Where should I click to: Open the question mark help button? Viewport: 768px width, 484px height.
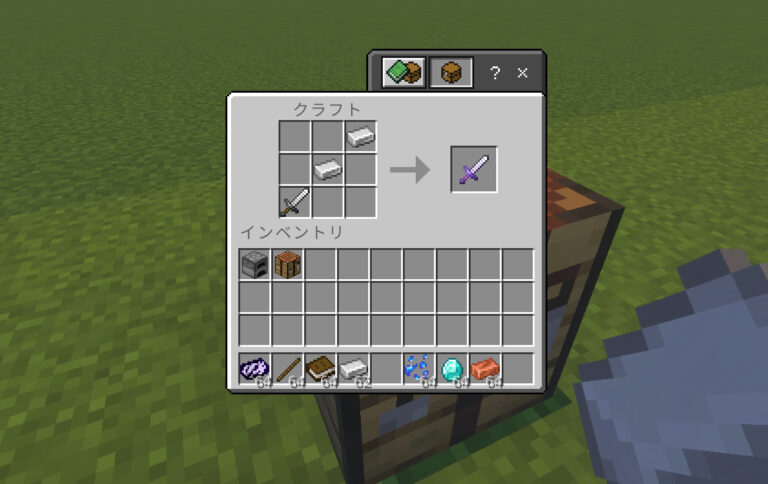coord(495,73)
